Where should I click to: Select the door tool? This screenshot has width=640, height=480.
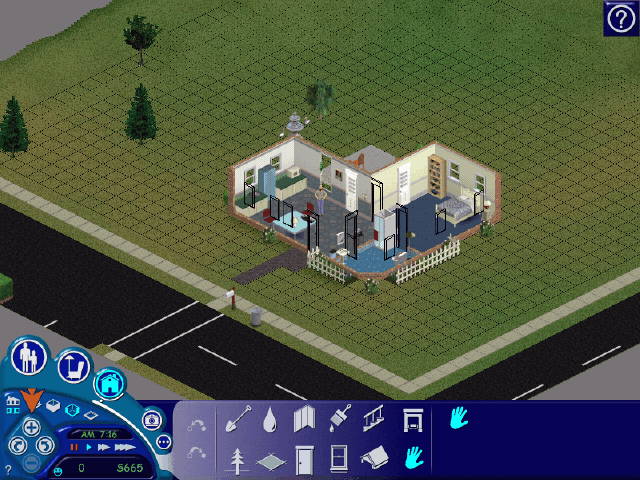point(304,460)
